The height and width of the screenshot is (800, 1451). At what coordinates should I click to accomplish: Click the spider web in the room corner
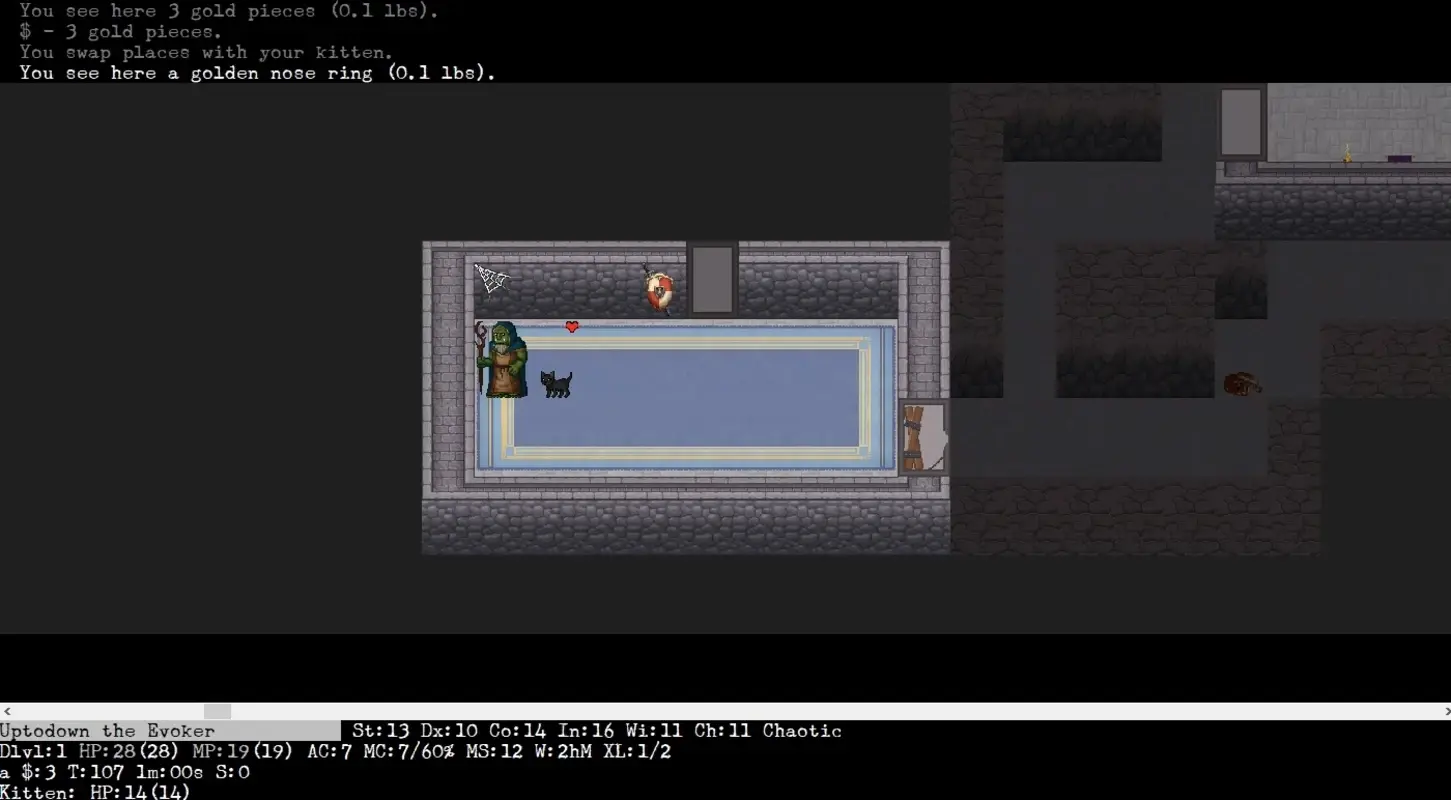pos(491,278)
